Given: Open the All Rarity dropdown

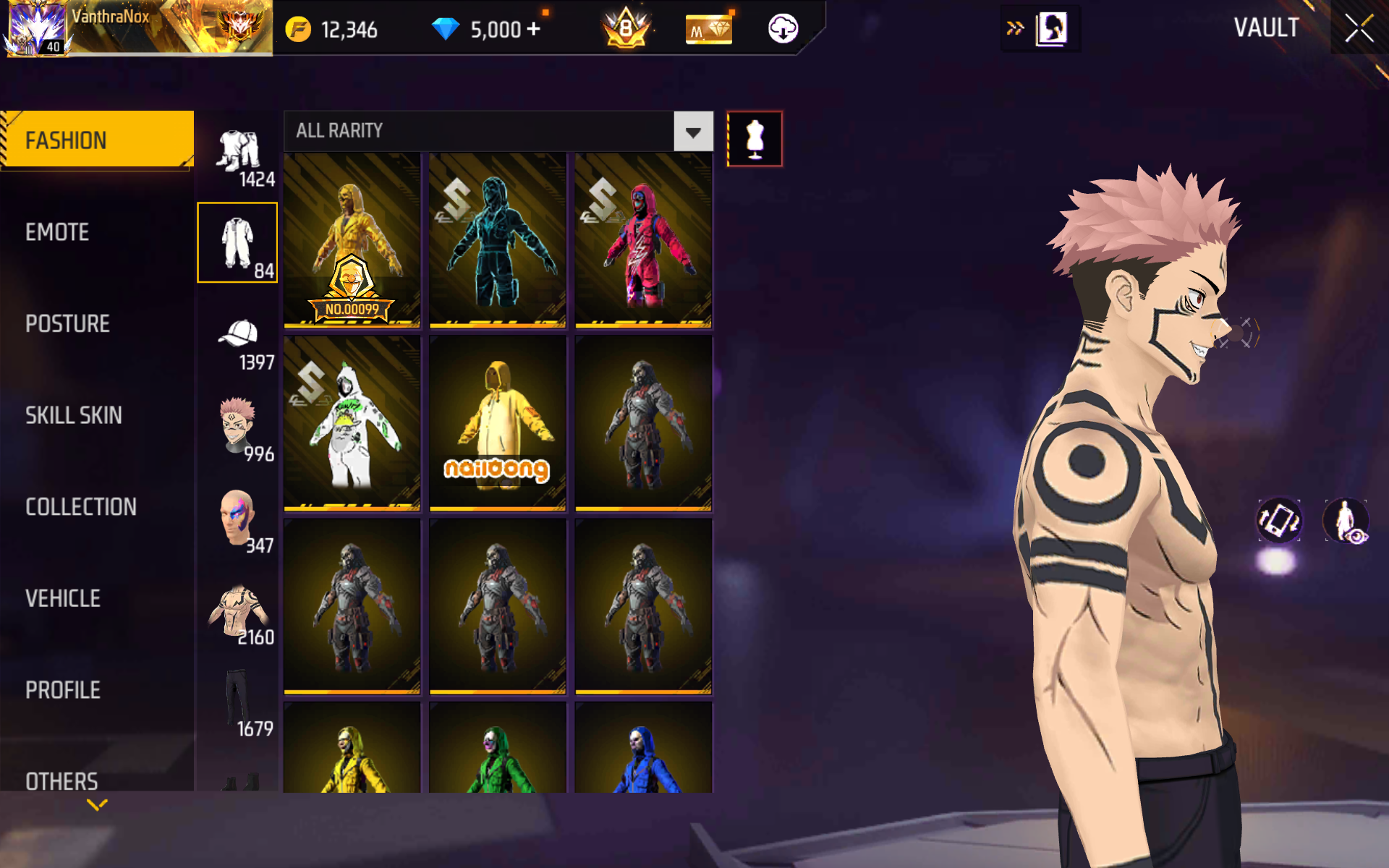Looking at the screenshot, I should (693, 132).
